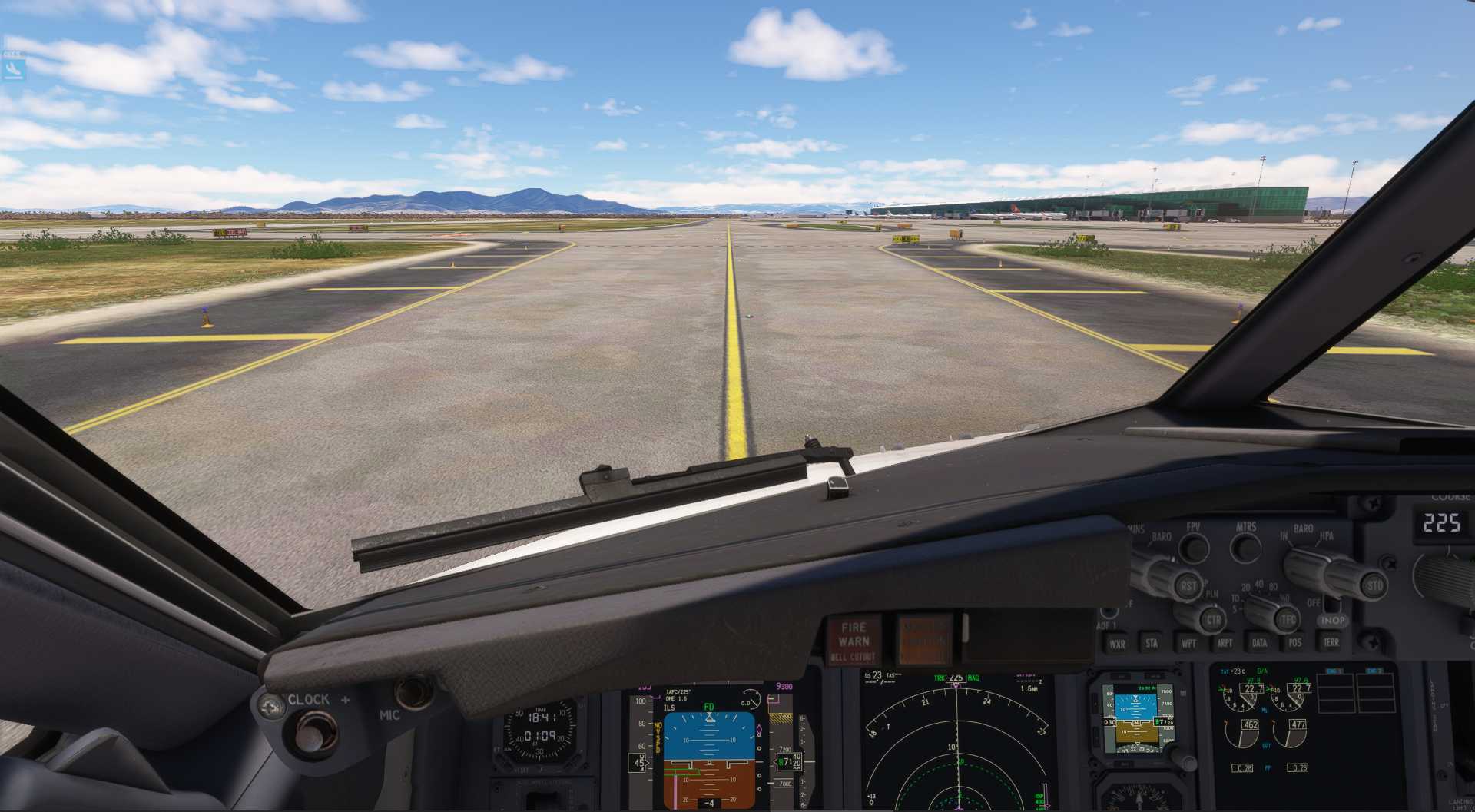The height and width of the screenshot is (812, 1475).
Task: Push the MTRS meters button
Action: 1245,546
